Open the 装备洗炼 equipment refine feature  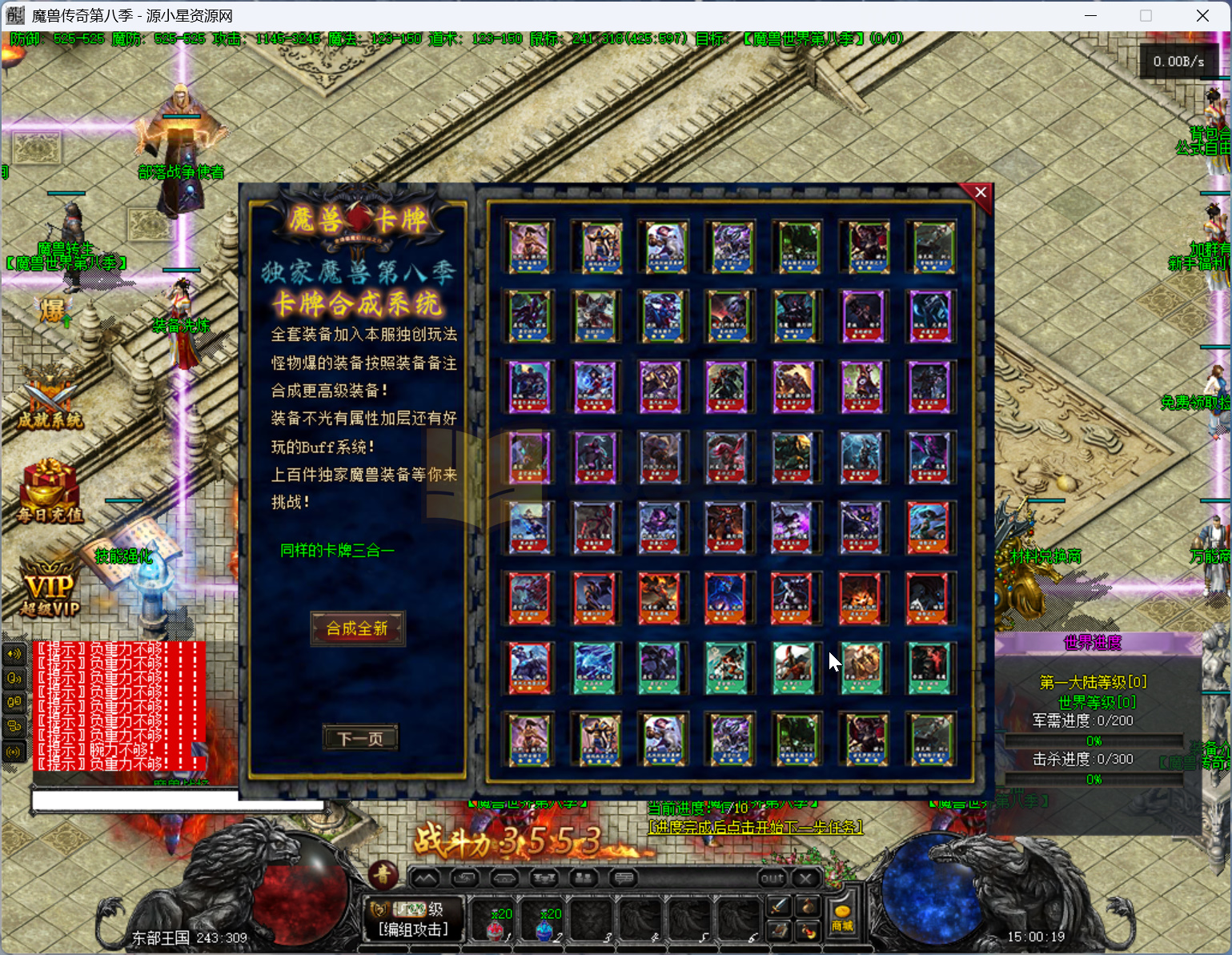click(x=180, y=324)
